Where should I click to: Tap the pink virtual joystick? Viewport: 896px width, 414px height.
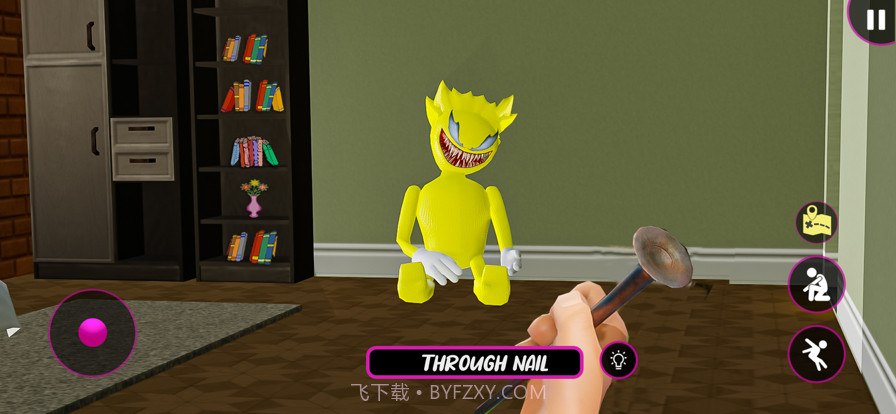(x=93, y=332)
